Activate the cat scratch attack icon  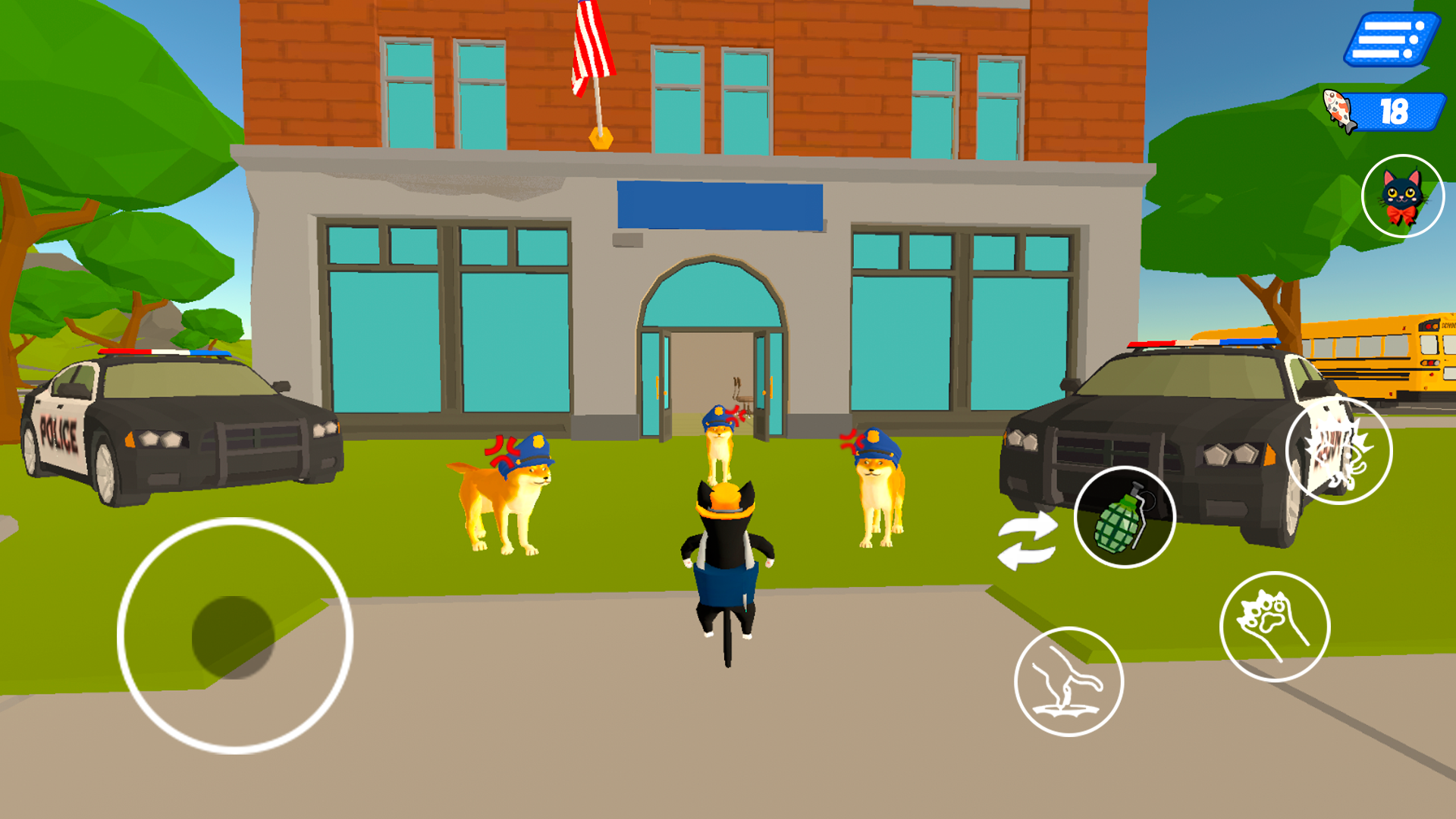[x=1339, y=450]
